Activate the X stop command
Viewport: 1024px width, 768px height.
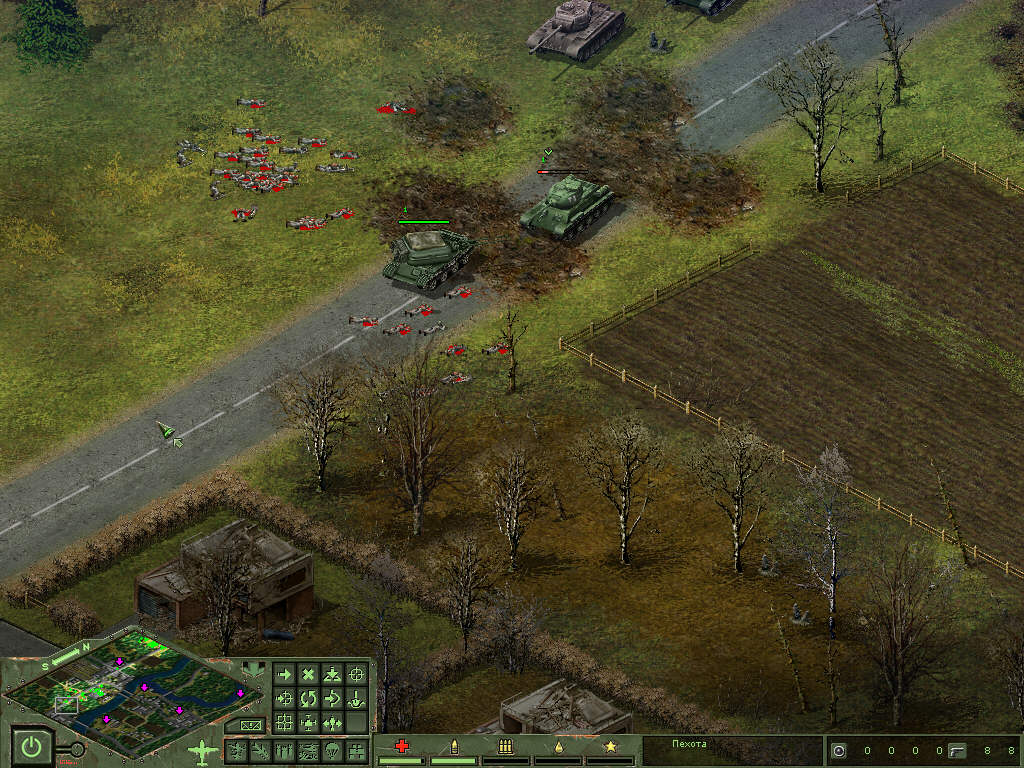(x=309, y=675)
